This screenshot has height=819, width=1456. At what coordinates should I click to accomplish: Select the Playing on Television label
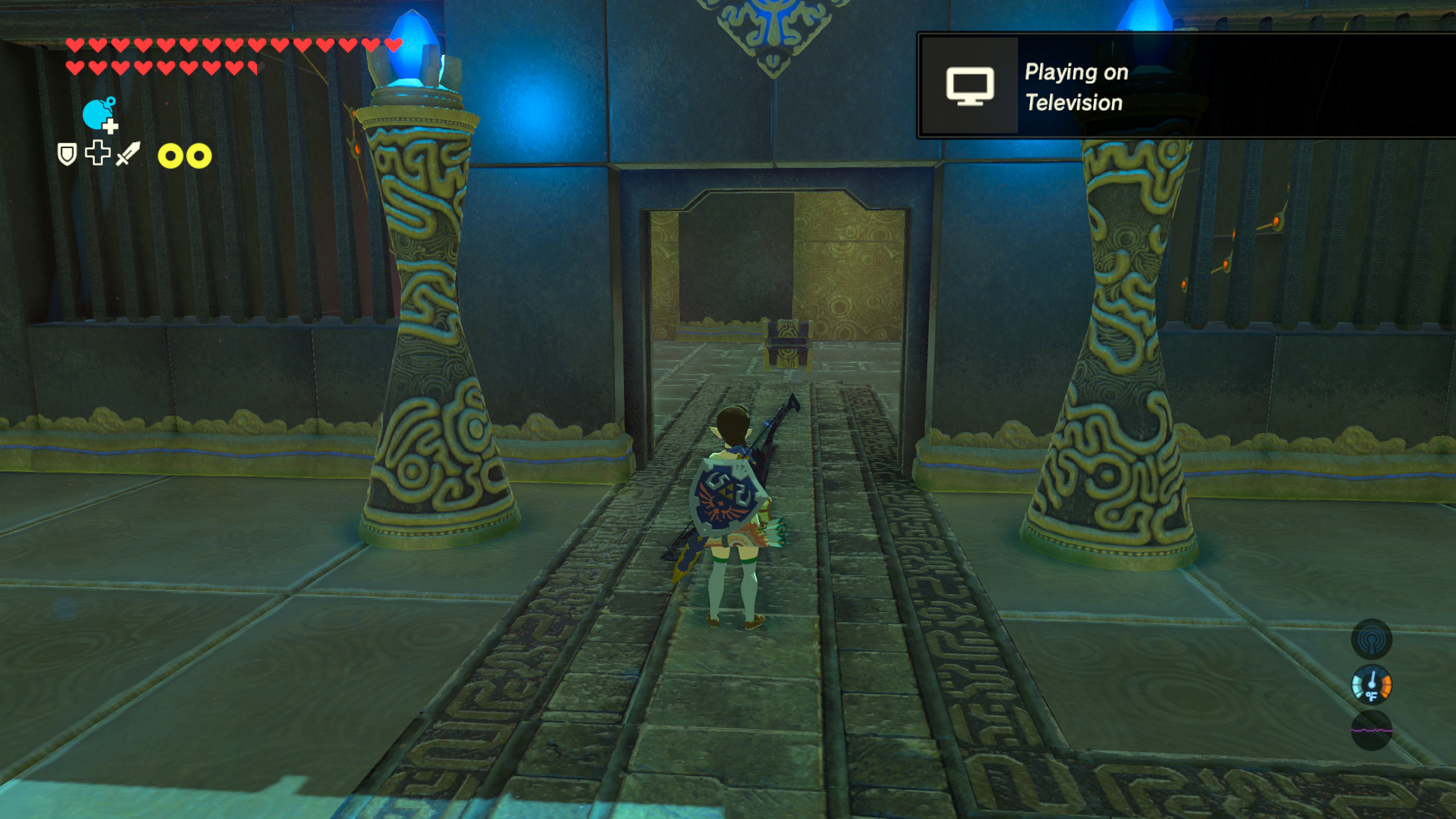[1075, 86]
